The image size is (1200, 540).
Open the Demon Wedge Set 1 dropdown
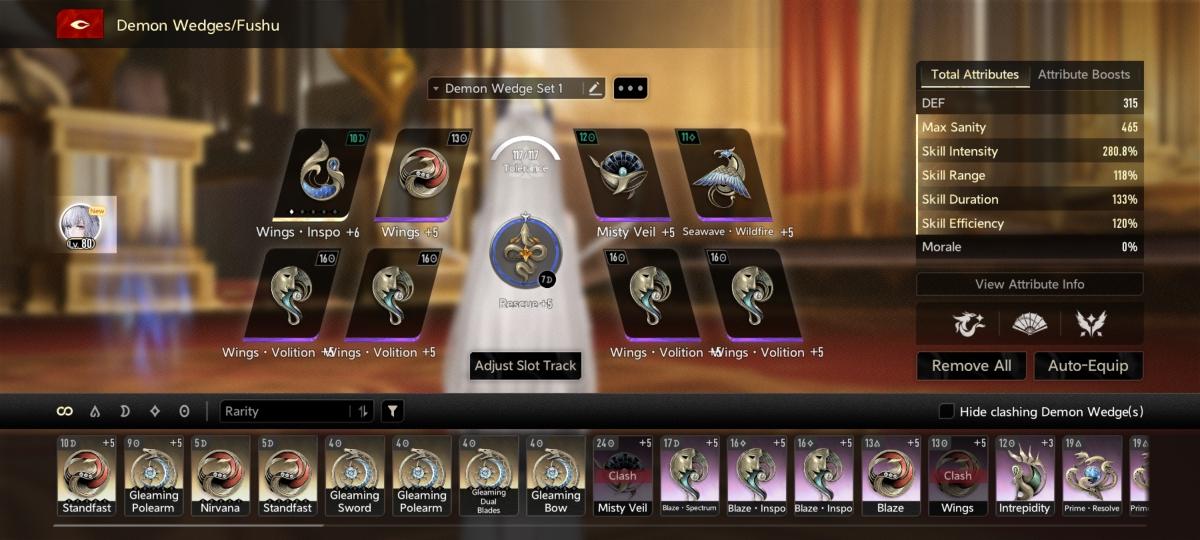pyautogui.click(x=505, y=89)
